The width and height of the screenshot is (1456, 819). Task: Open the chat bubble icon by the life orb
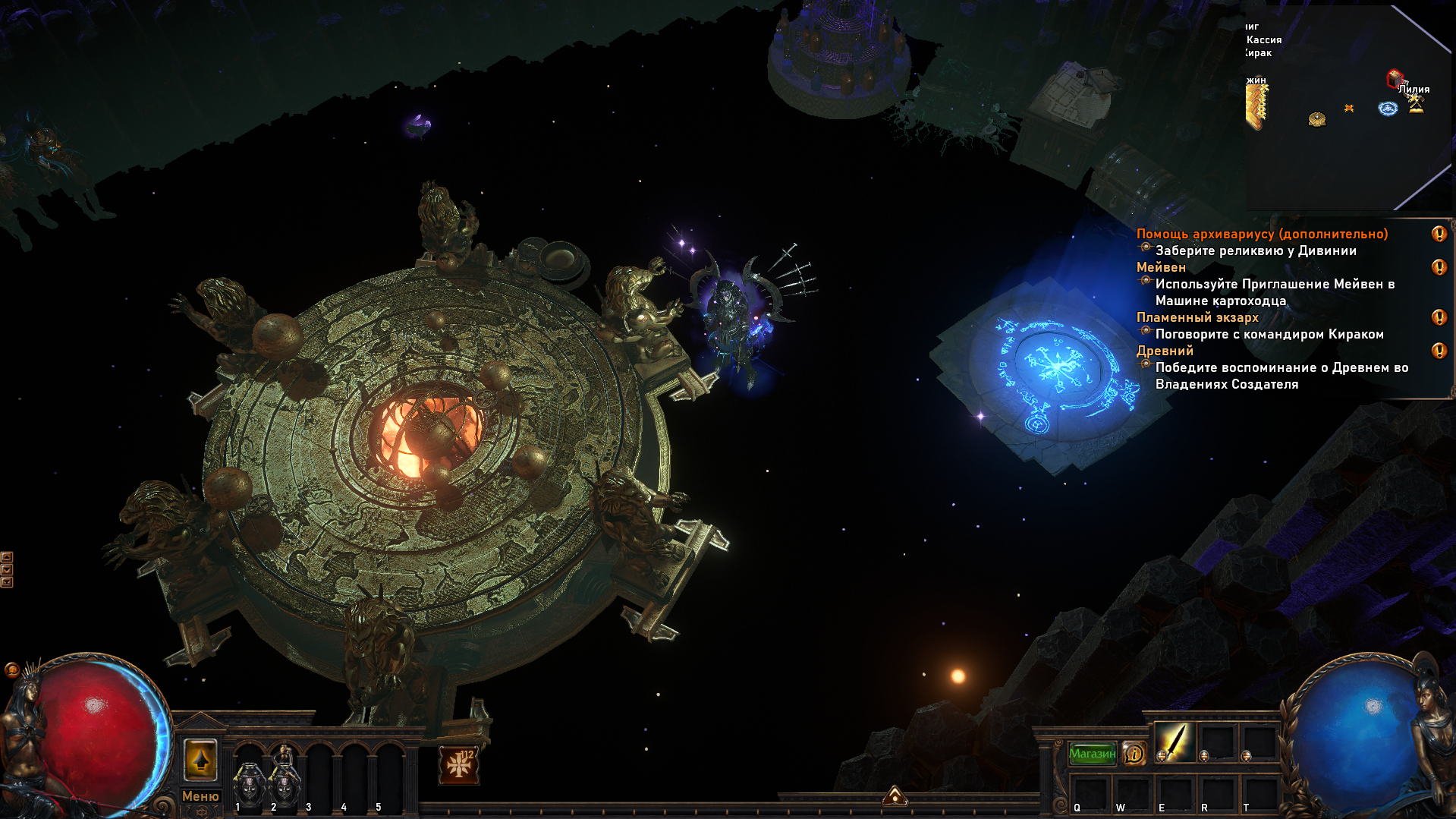[x=11, y=669]
